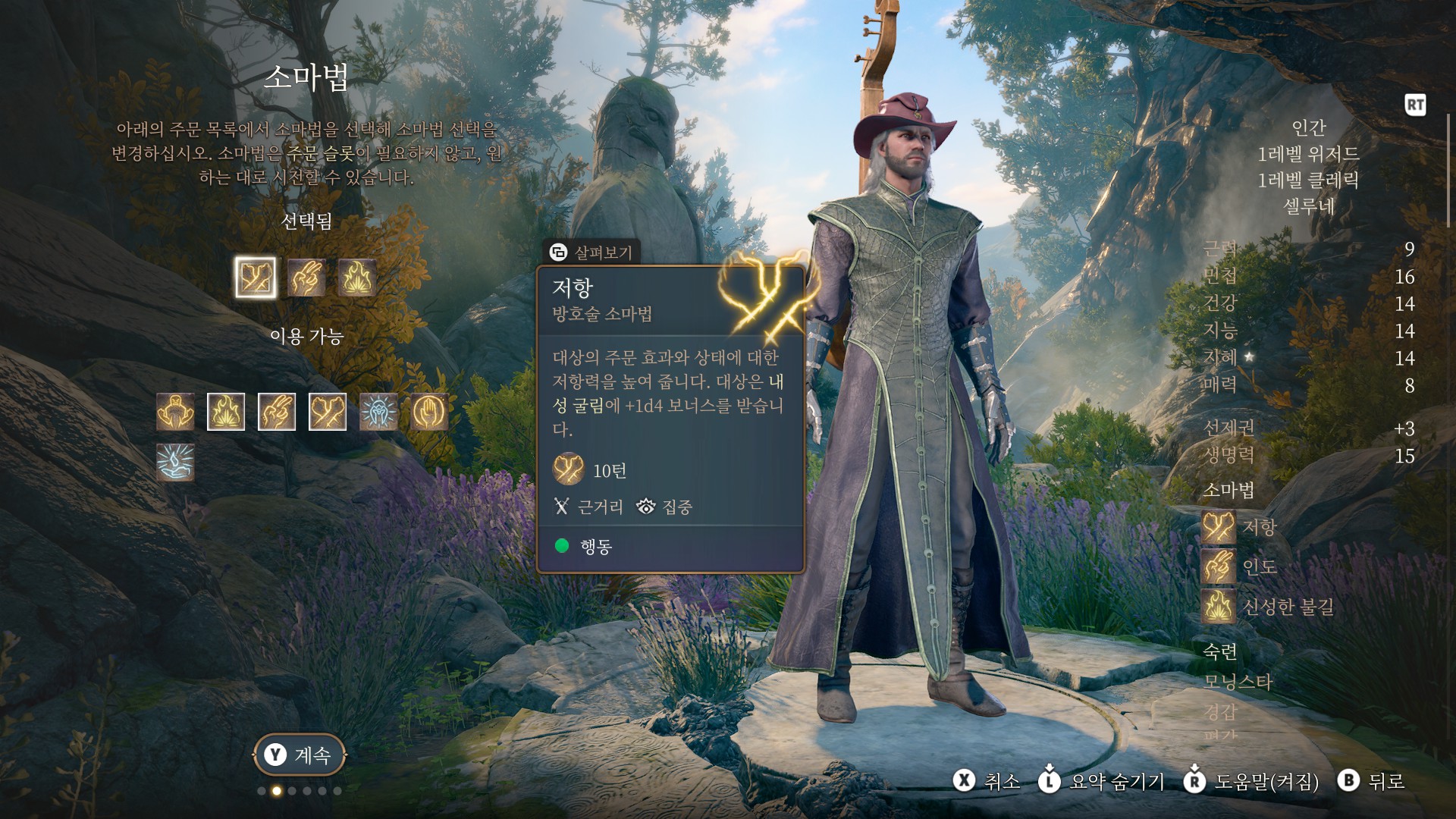The height and width of the screenshot is (819, 1456).
Task: Select the open palm in circle cantrip
Action: [429, 412]
